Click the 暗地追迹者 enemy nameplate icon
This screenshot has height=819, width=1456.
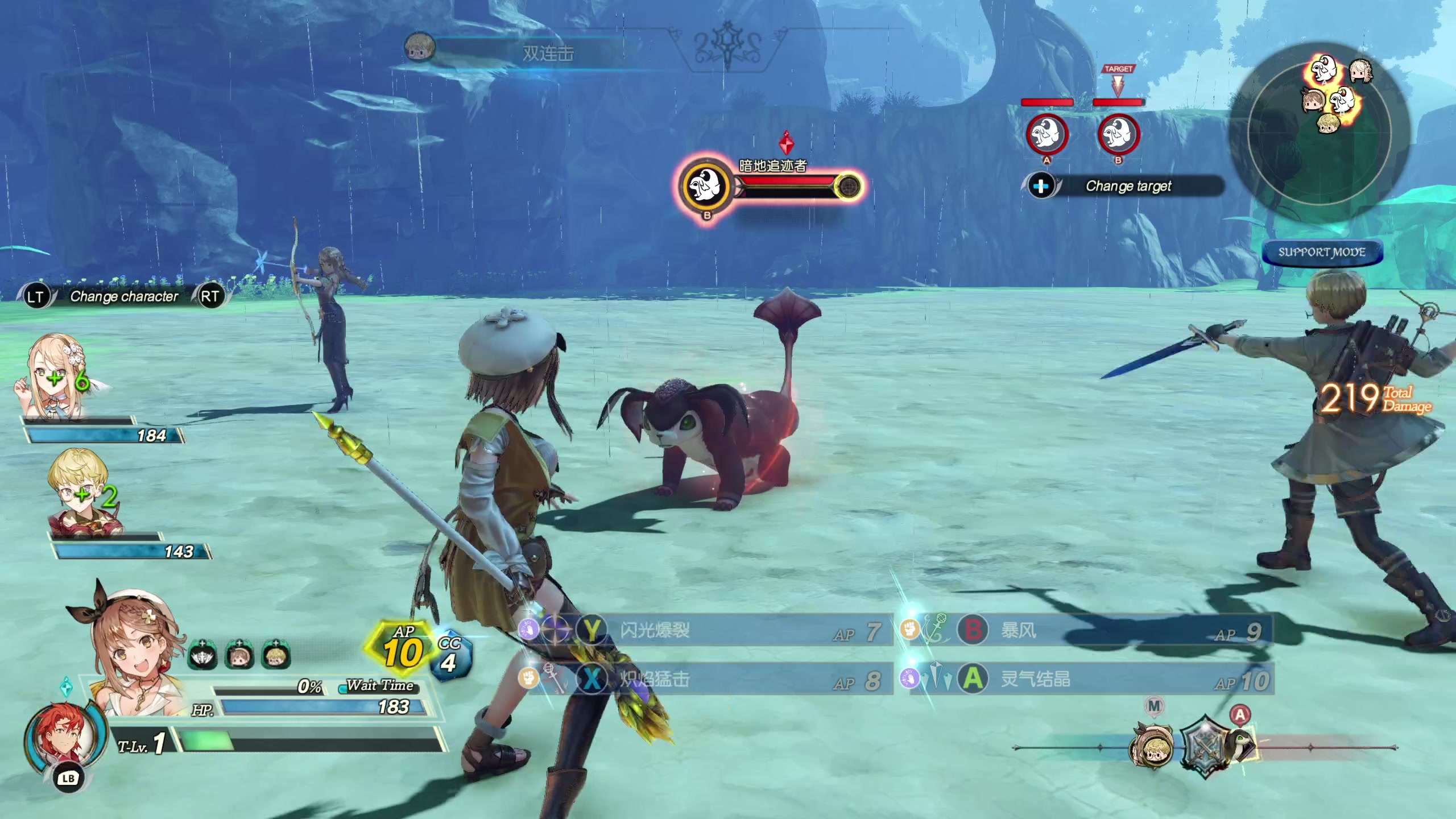706,186
